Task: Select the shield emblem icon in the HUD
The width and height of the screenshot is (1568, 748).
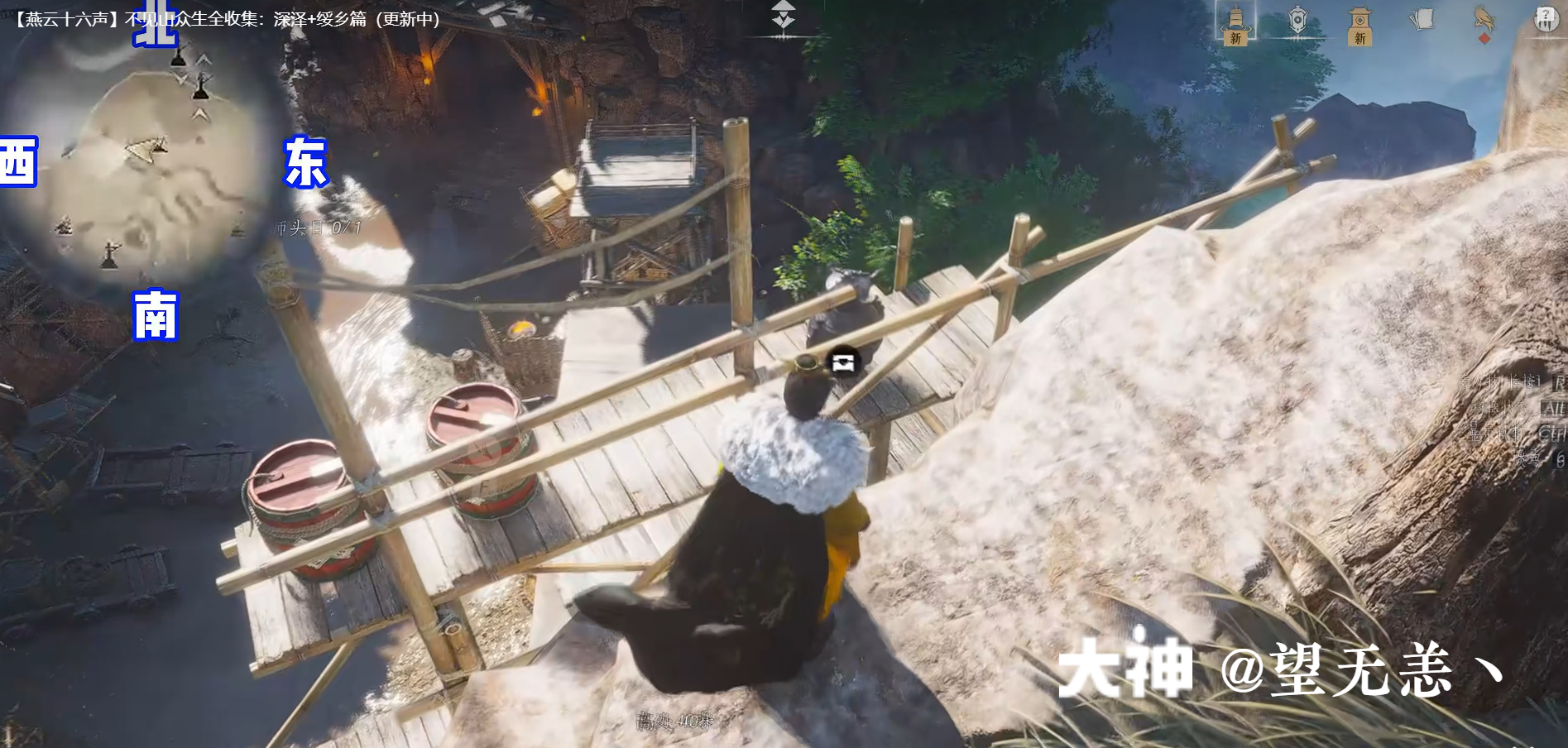Action: pos(1299,18)
